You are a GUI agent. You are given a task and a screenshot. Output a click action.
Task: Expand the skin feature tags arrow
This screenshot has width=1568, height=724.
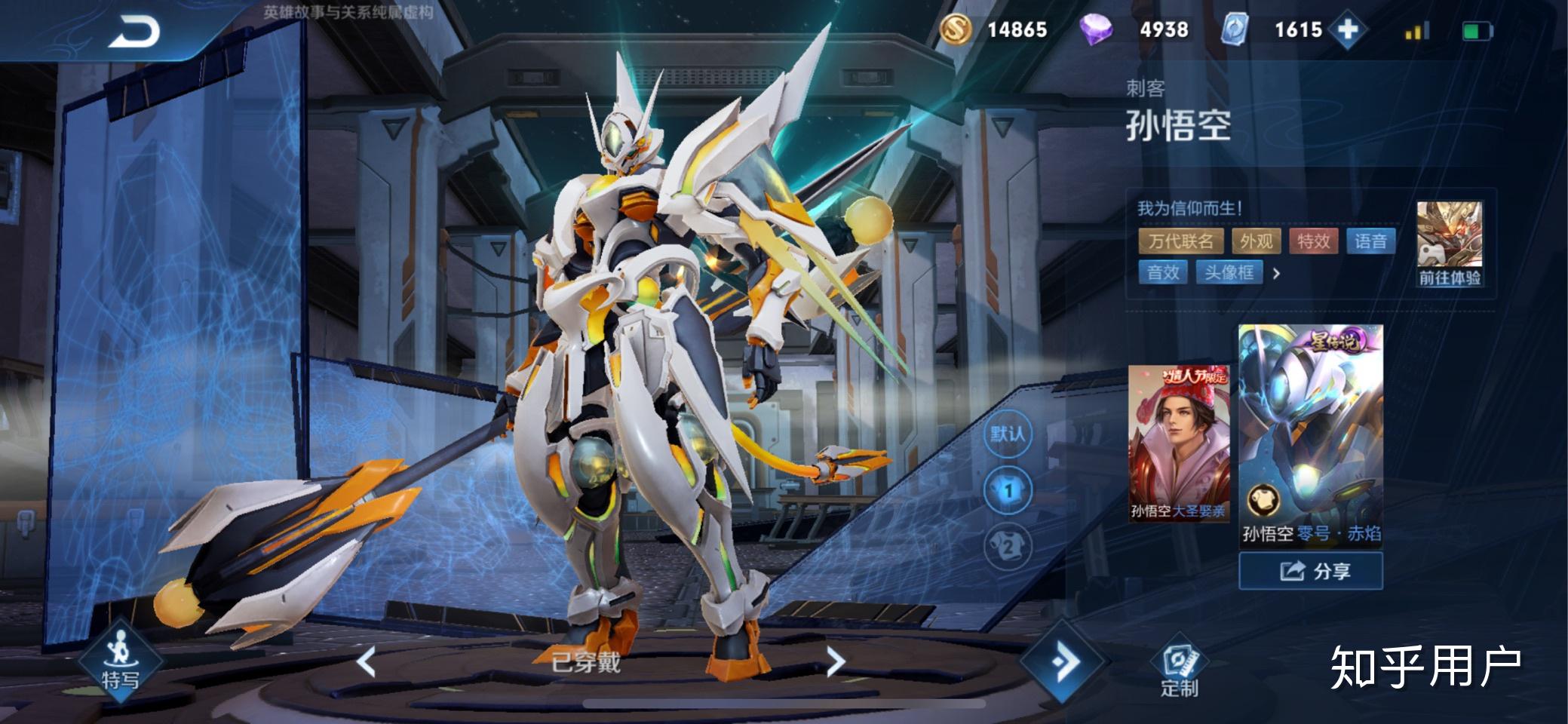[x=1276, y=274]
